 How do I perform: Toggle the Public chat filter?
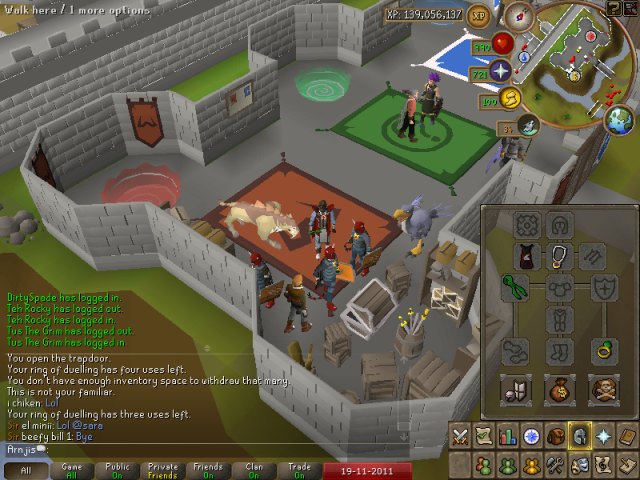pyautogui.click(x=117, y=469)
